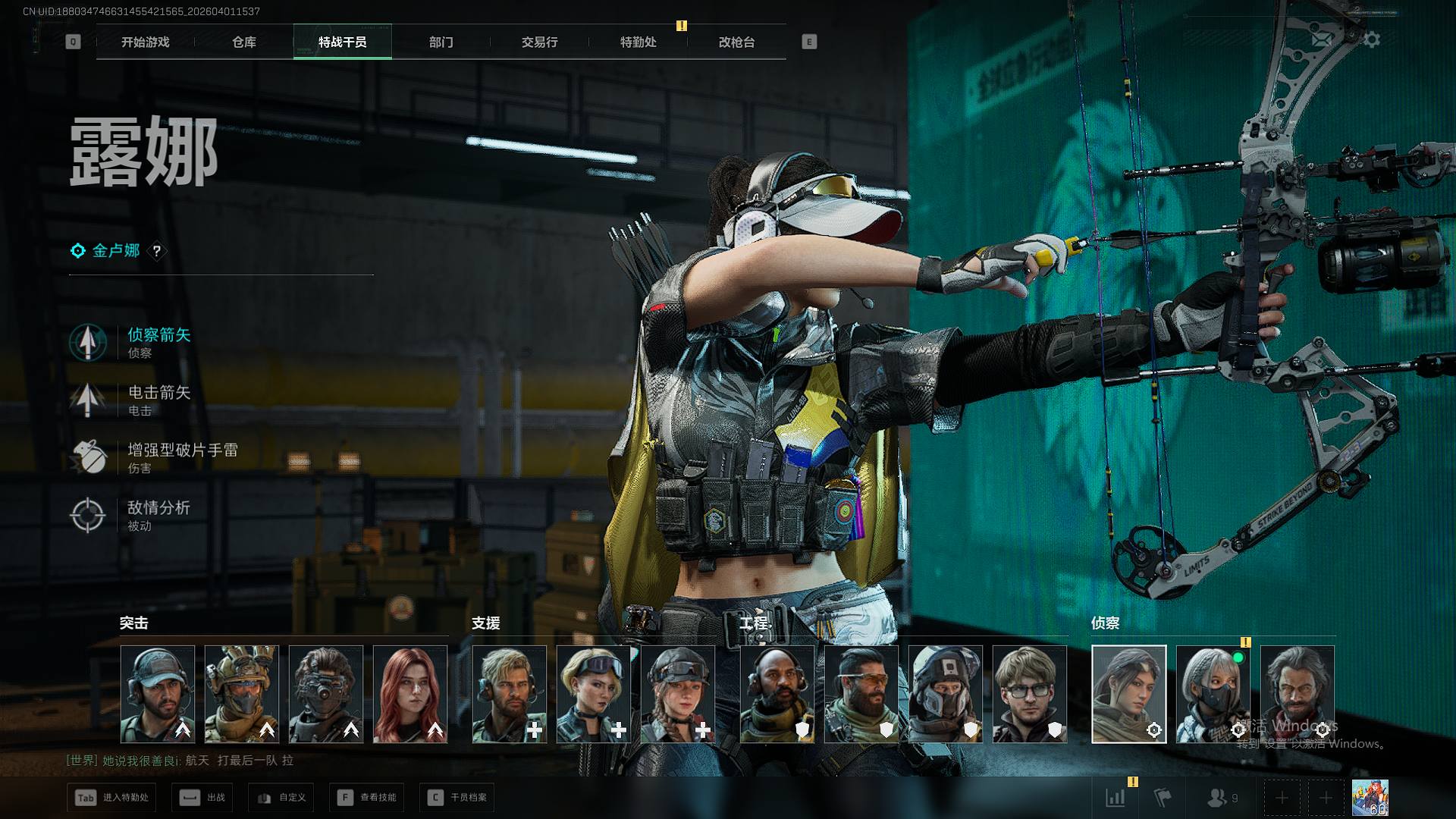Choose the red-haired assault operator portrait

(410, 694)
